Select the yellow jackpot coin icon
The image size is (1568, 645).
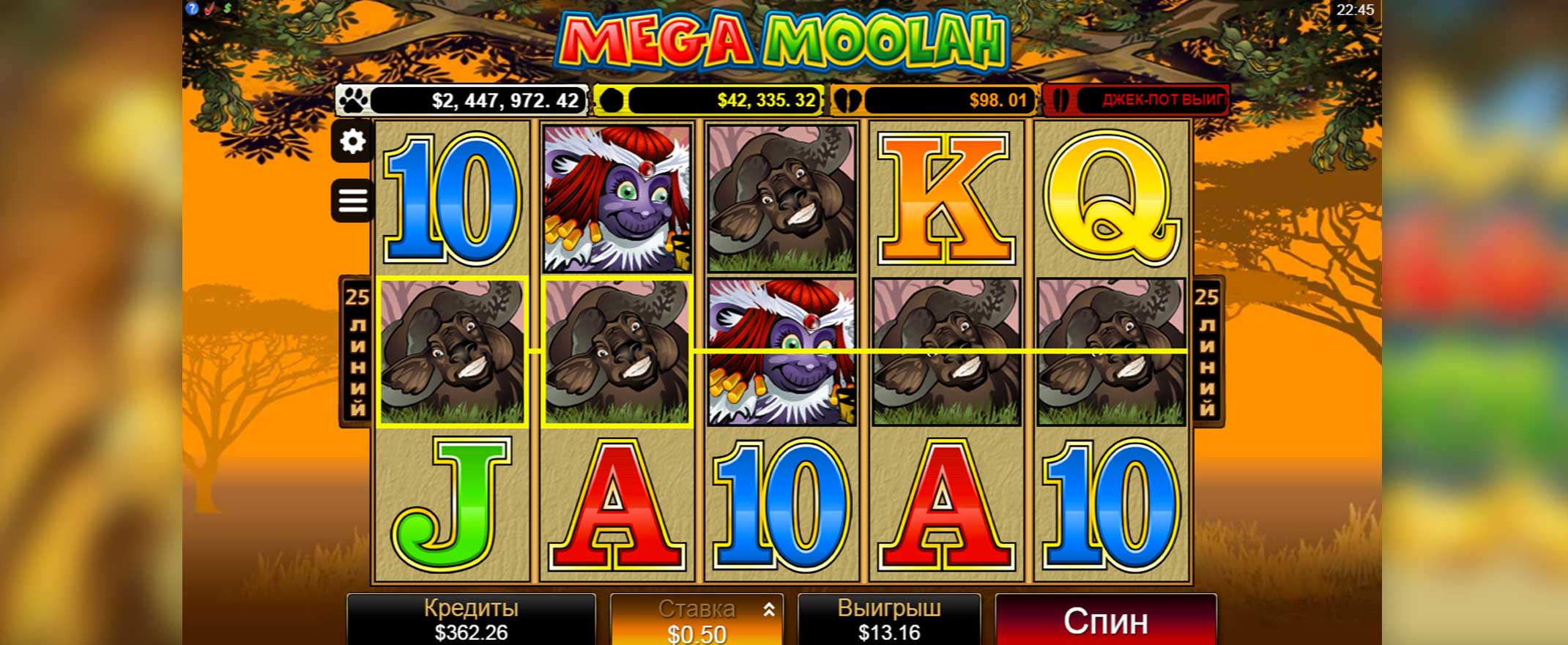tap(612, 100)
